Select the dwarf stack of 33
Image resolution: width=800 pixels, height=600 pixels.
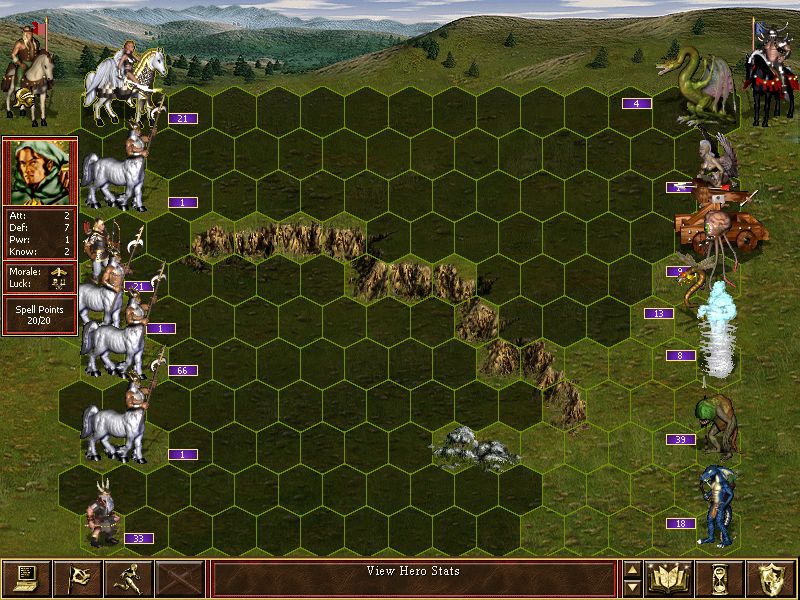pos(103,515)
